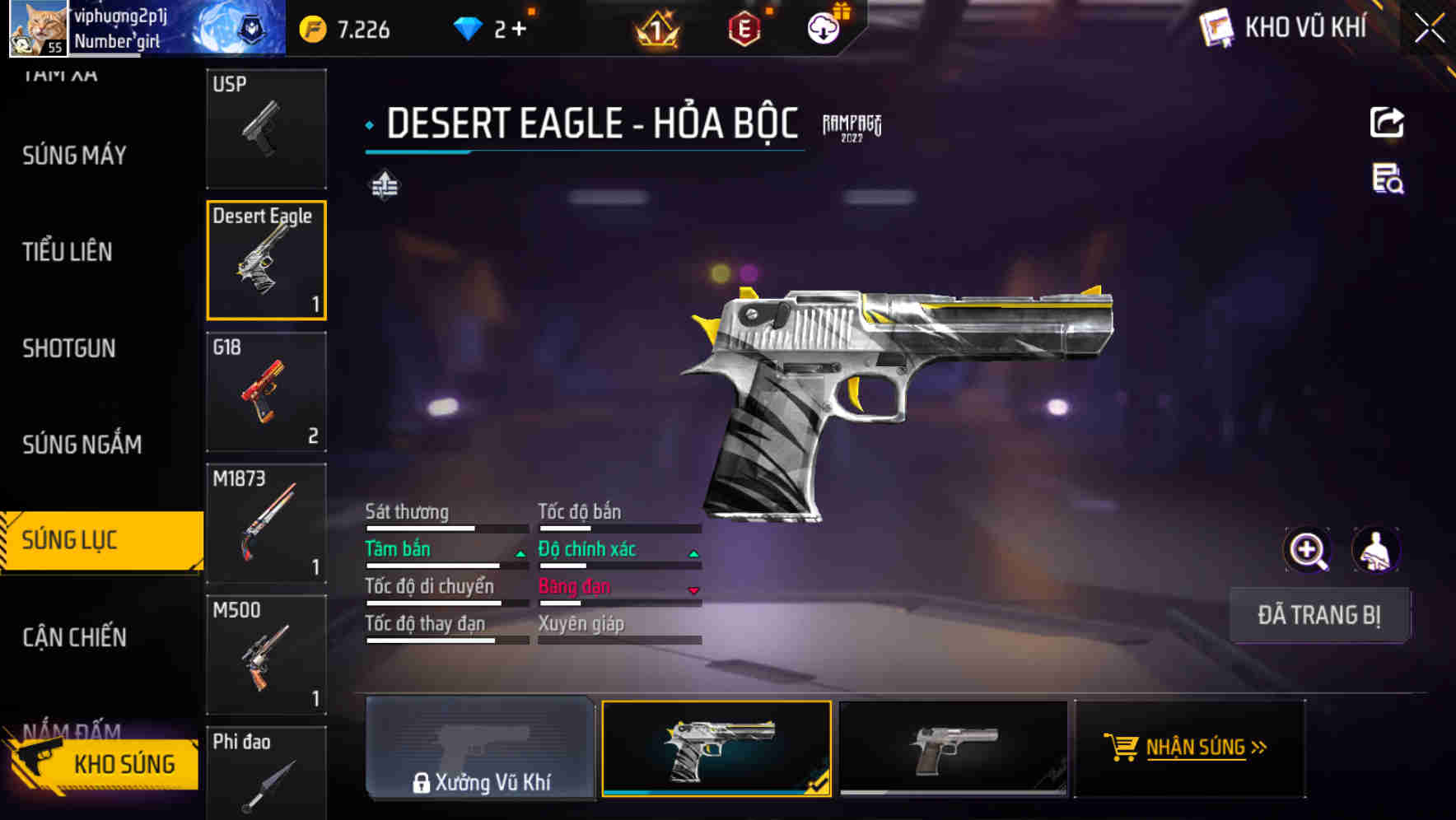Screen dimensions: 1456x820
Task: Expand the Độ chính xác stat arrow
Action: [x=693, y=554]
